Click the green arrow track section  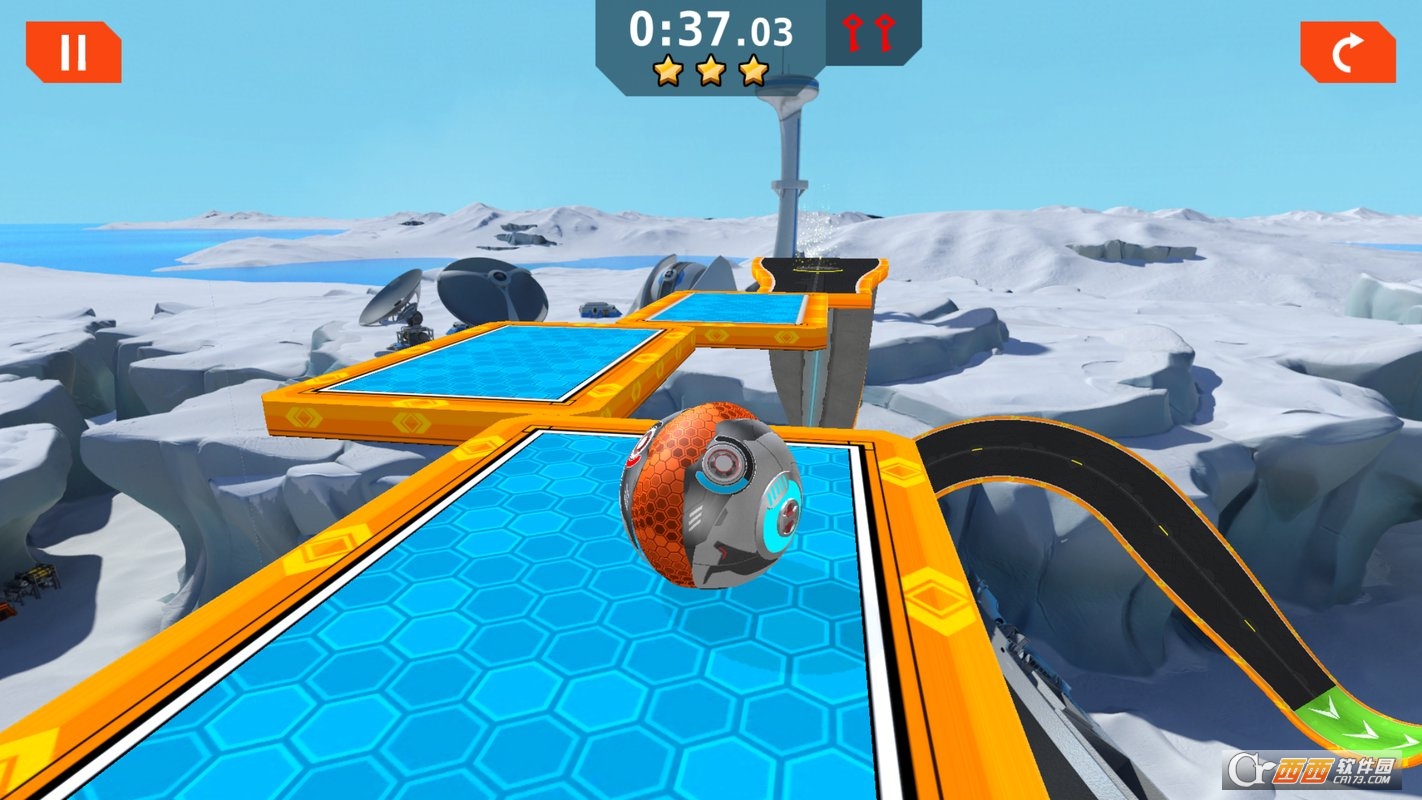click(1360, 720)
